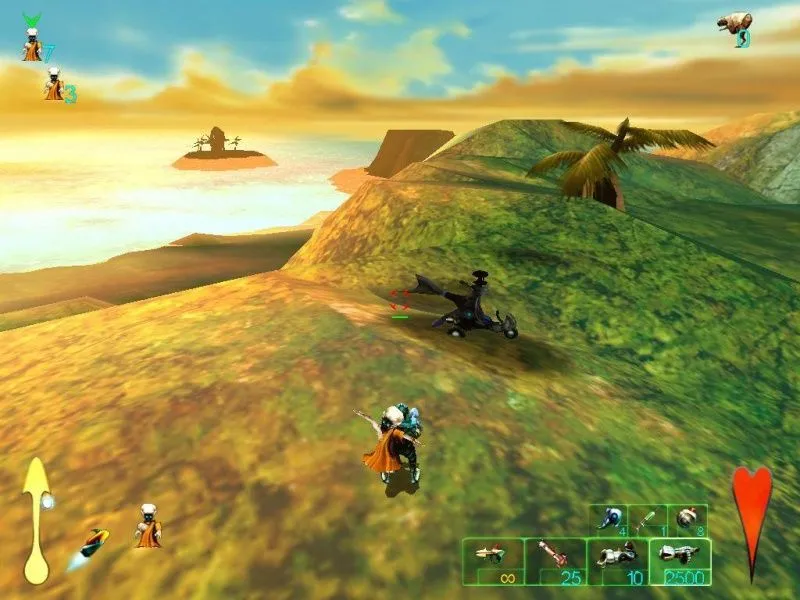The image size is (800, 600).
Task: Choose the round grenade item with count 8
Action: click(x=687, y=519)
